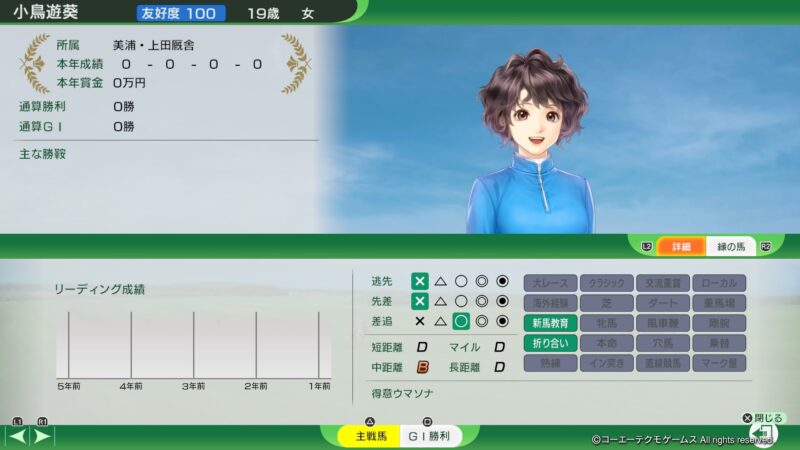The height and width of the screenshot is (450, 800).
Task: Go to the previous jockey with left arrow
Action: pos(17,436)
